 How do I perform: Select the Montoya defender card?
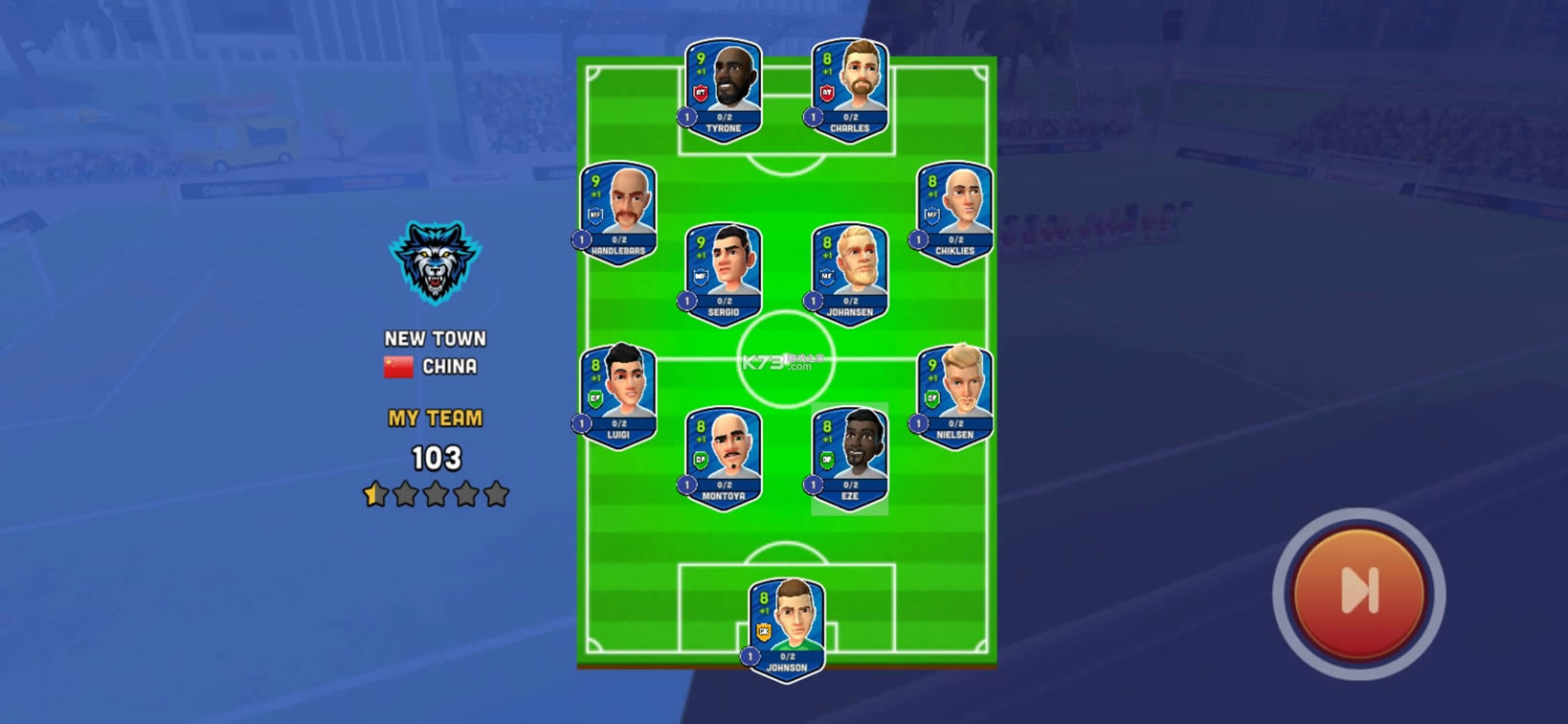(724, 459)
